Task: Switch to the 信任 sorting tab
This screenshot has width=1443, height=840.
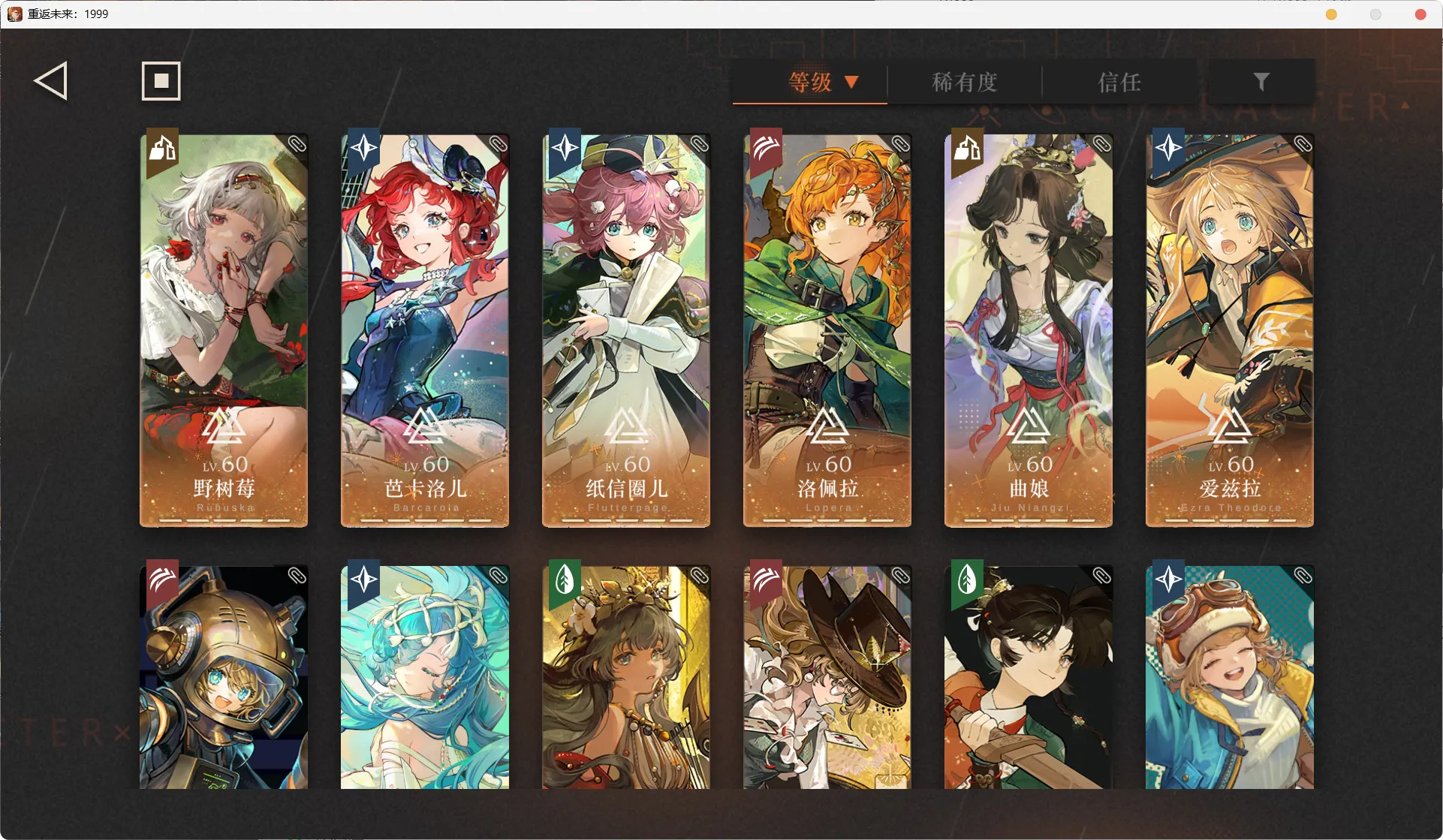Action: pyautogui.click(x=1119, y=83)
